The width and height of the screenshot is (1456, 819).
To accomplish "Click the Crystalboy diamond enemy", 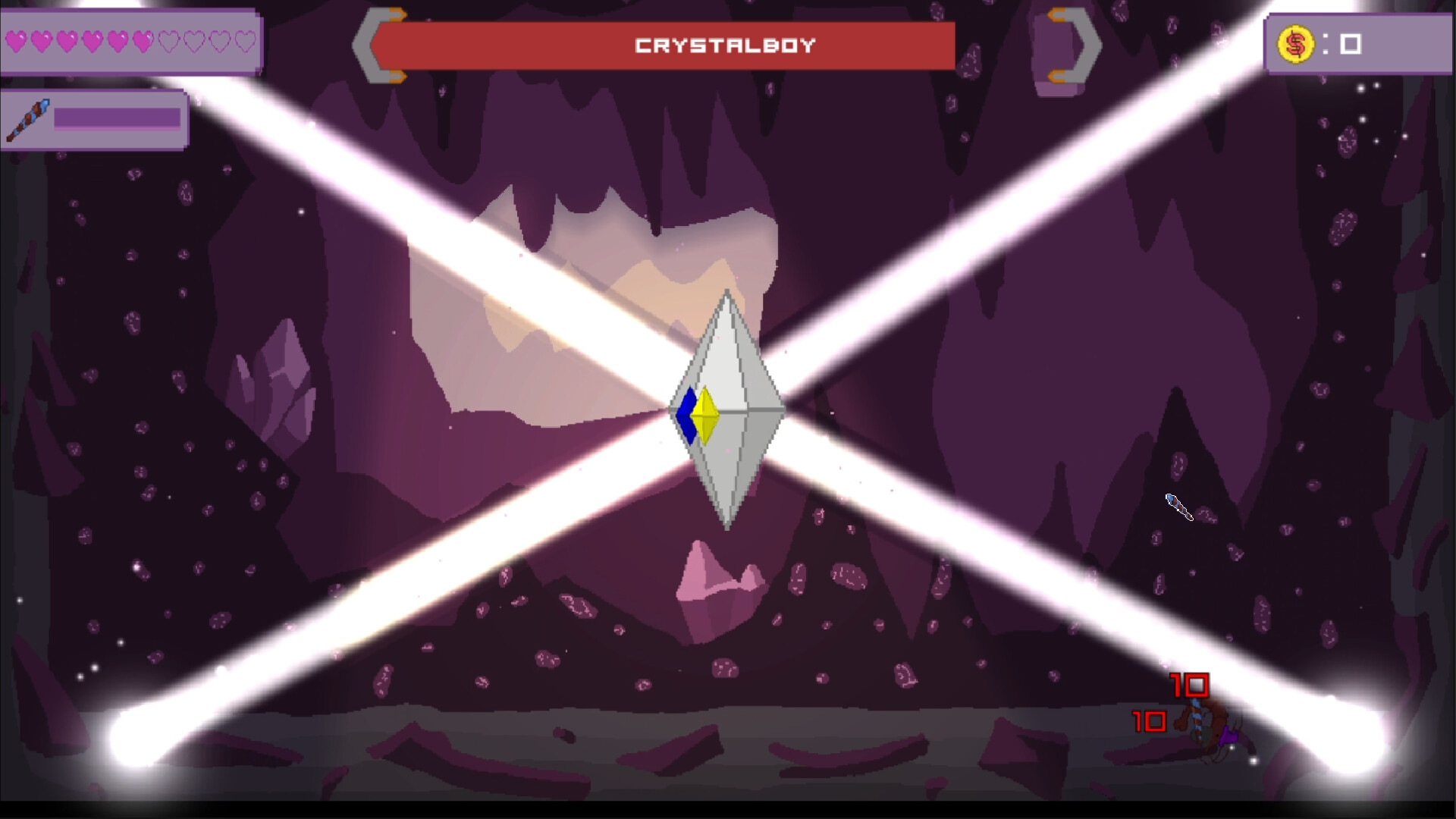I will click(726, 409).
